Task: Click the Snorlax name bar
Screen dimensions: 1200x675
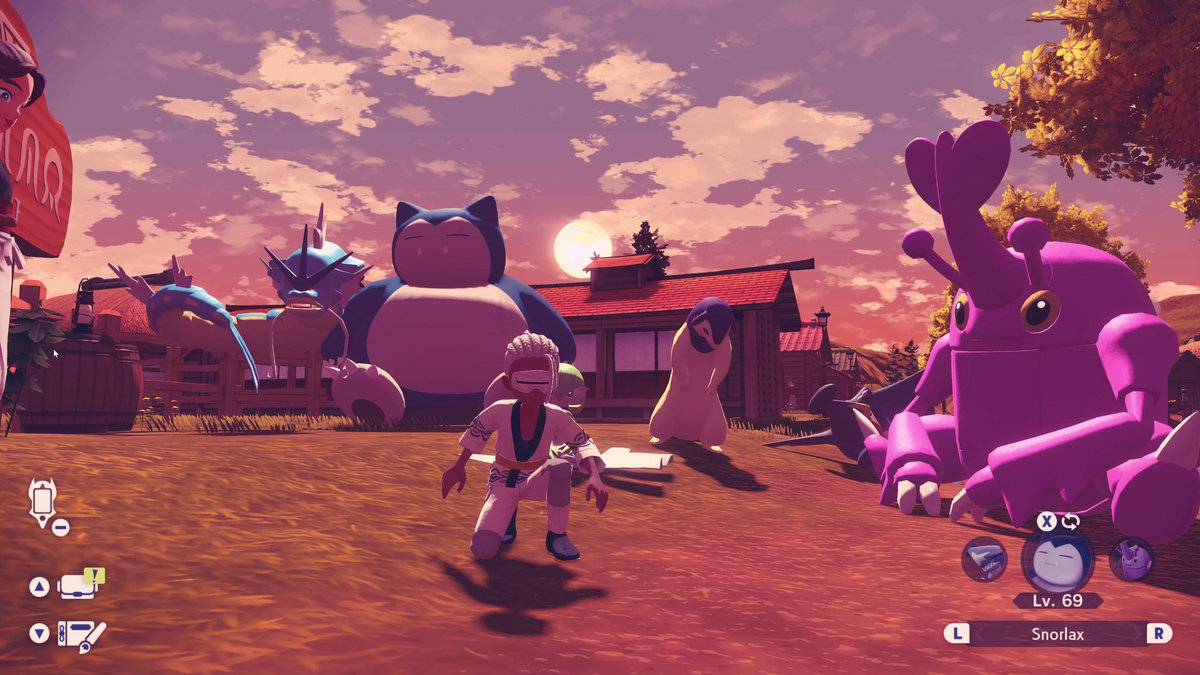Action: coord(1058,634)
